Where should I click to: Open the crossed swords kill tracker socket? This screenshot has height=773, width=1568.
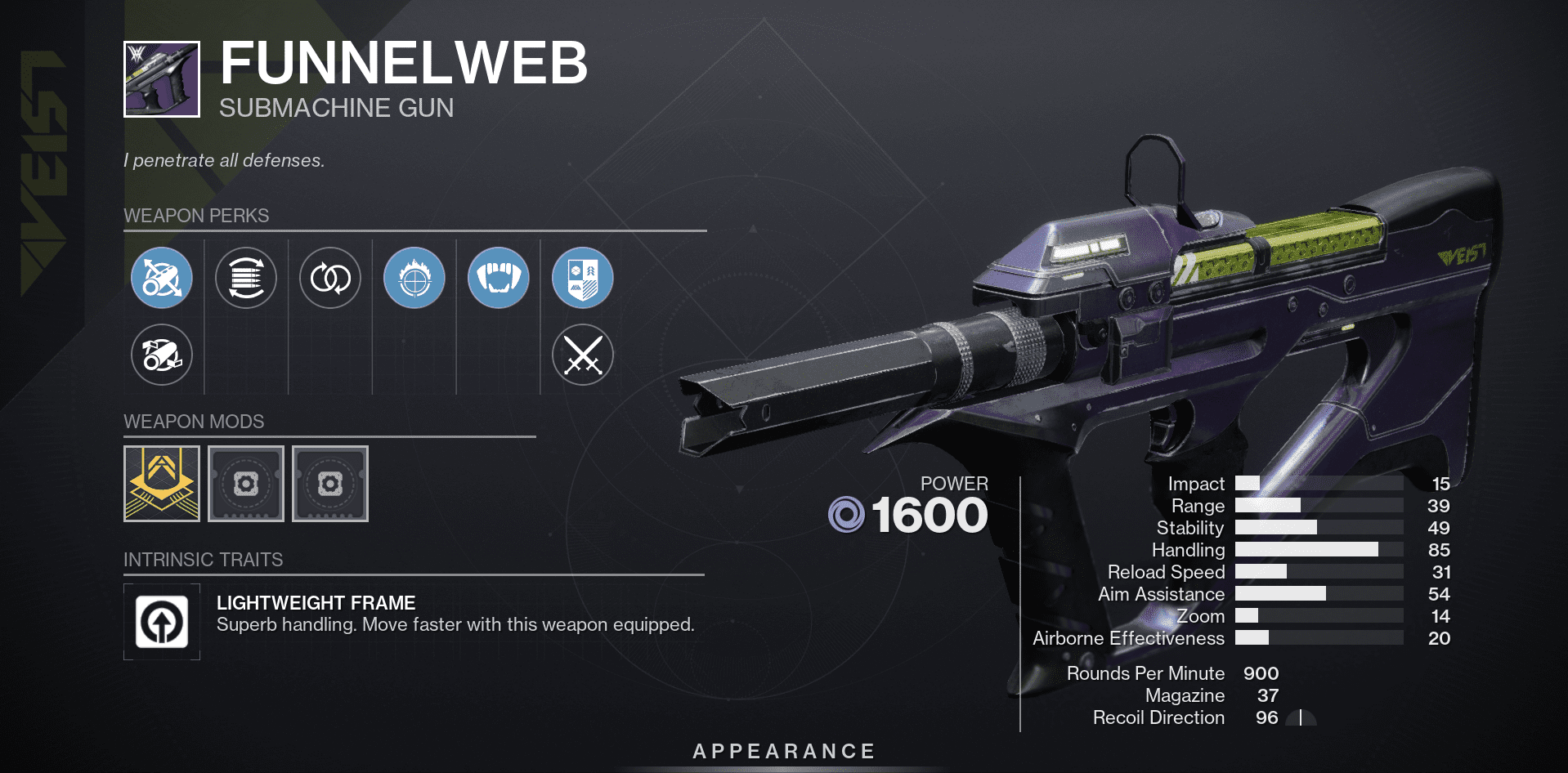582,355
